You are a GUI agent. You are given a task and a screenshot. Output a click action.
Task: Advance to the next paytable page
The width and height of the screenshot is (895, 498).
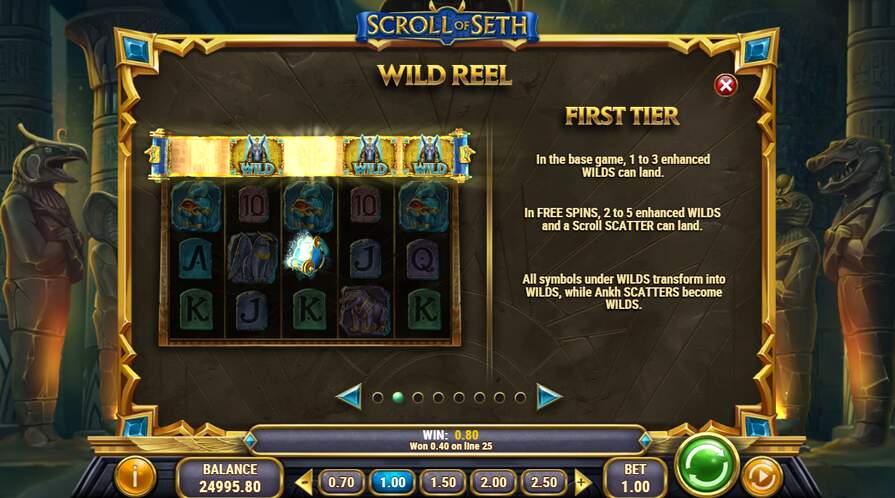pyautogui.click(x=549, y=397)
